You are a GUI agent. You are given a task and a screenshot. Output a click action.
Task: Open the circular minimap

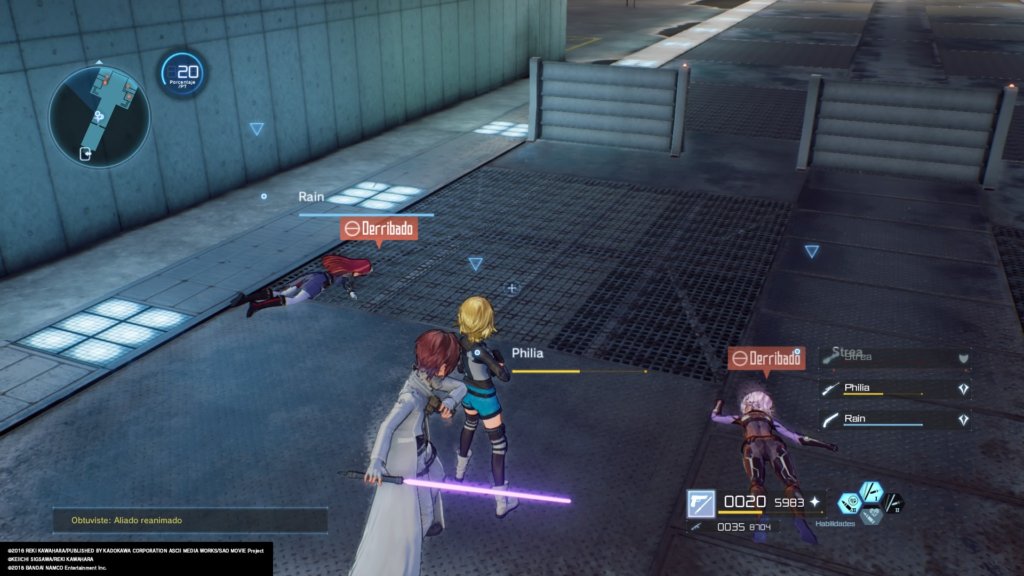[x=99, y=116]
